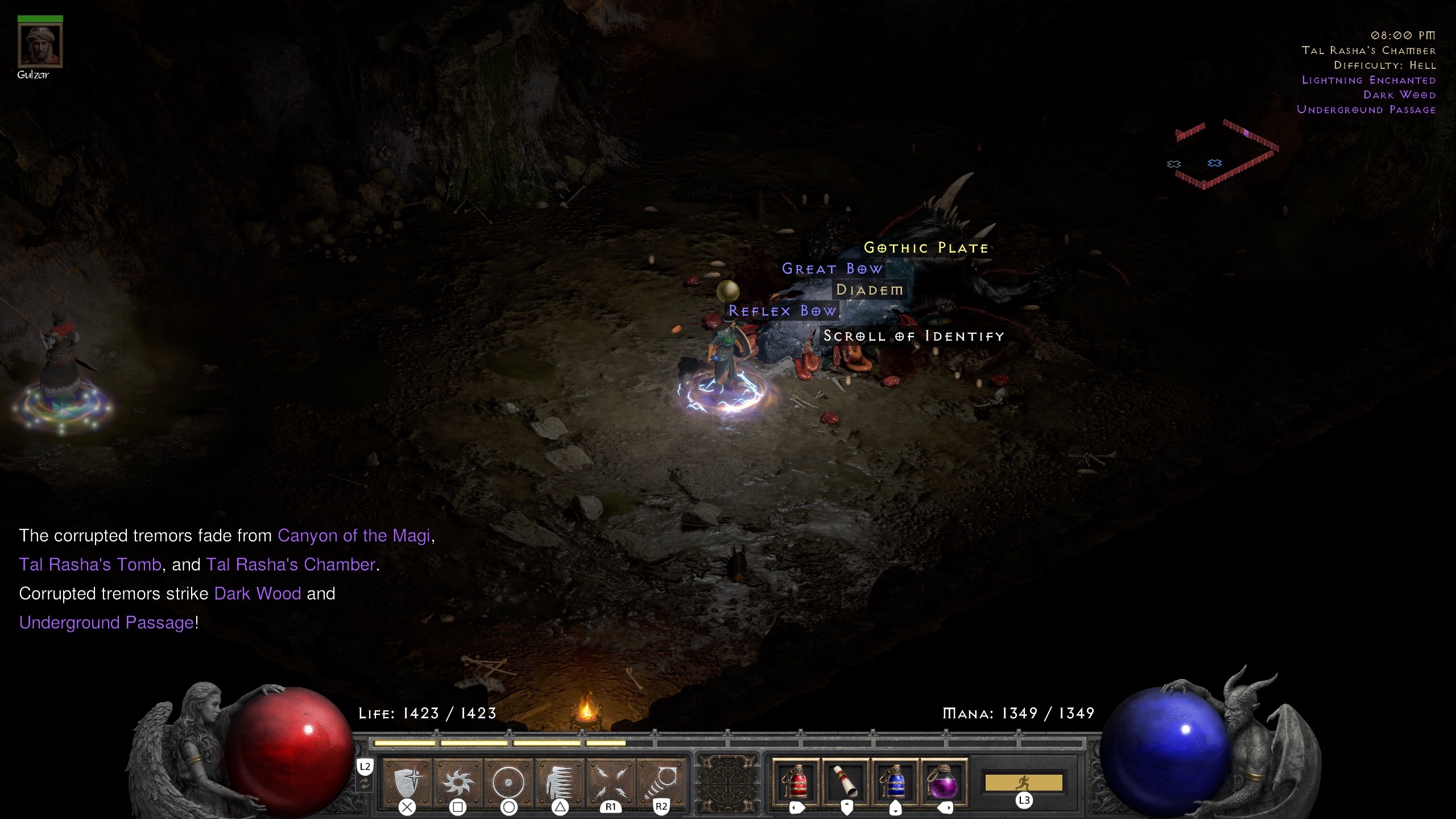Use the scroll in the belt

(x=846, y=781)
